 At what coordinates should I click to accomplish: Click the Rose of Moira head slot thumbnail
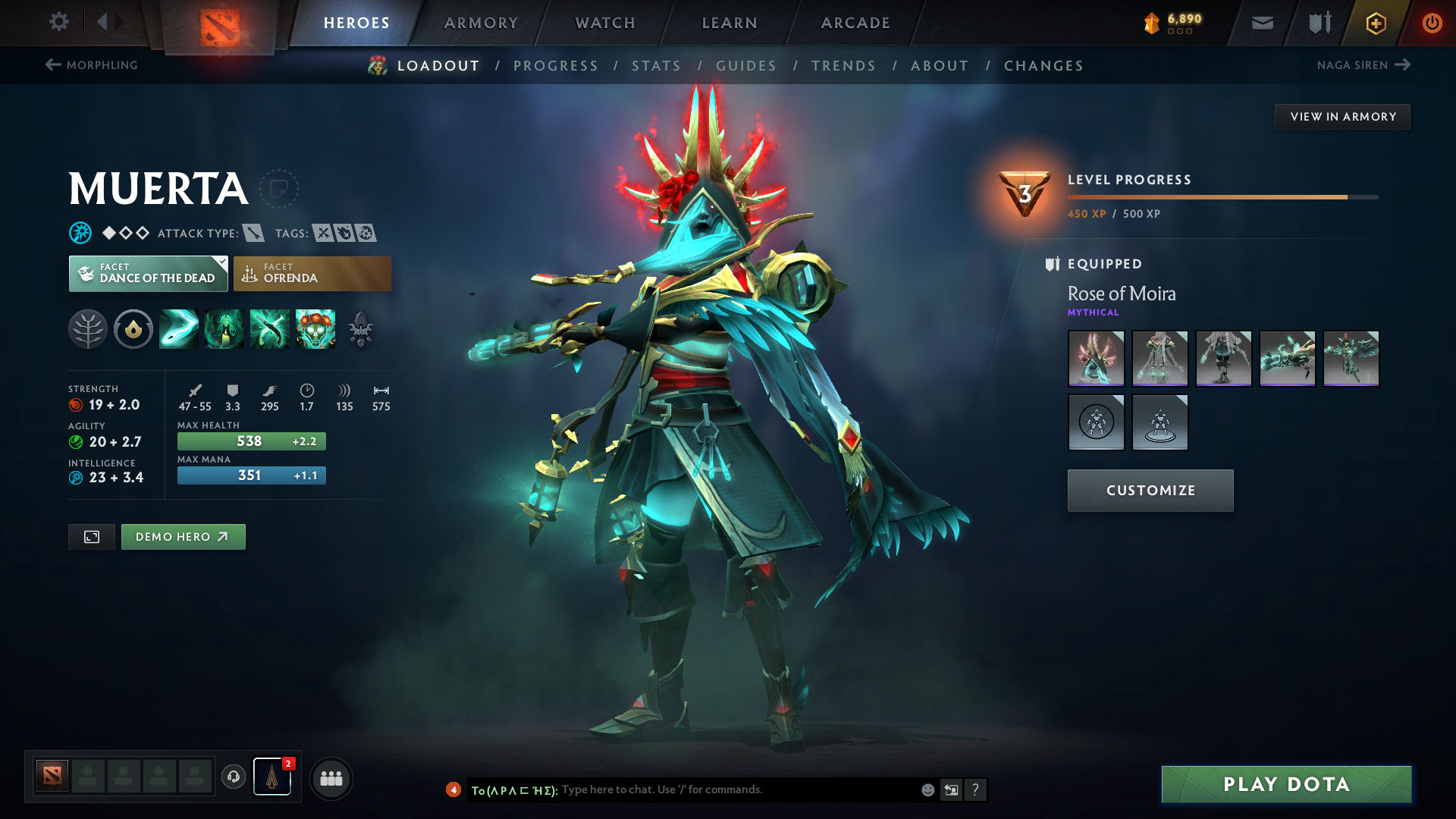click(x=1096, y=358)
